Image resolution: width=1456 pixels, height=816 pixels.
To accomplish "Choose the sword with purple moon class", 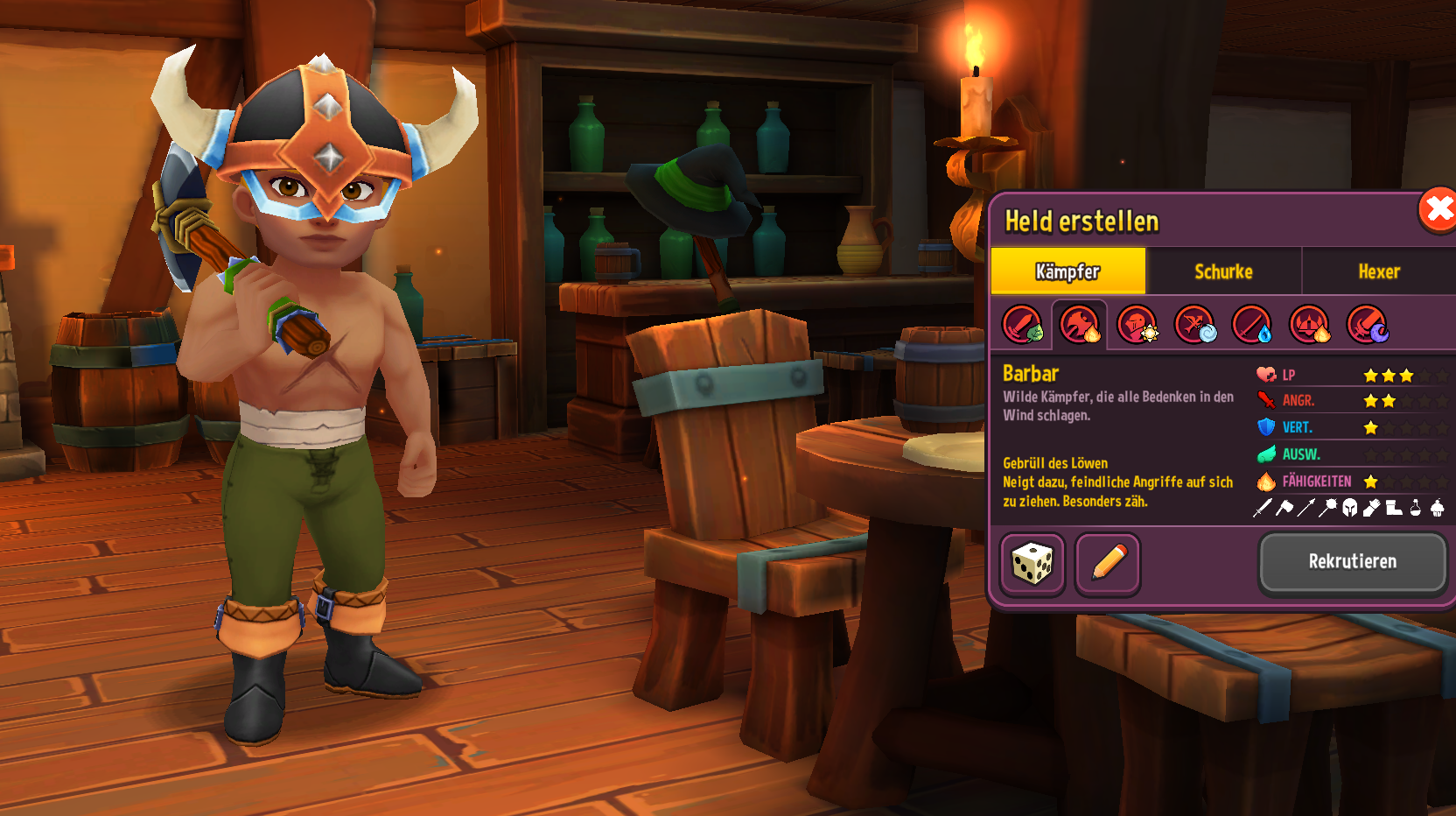I will pyautogui.click(x=1367, y=325).
